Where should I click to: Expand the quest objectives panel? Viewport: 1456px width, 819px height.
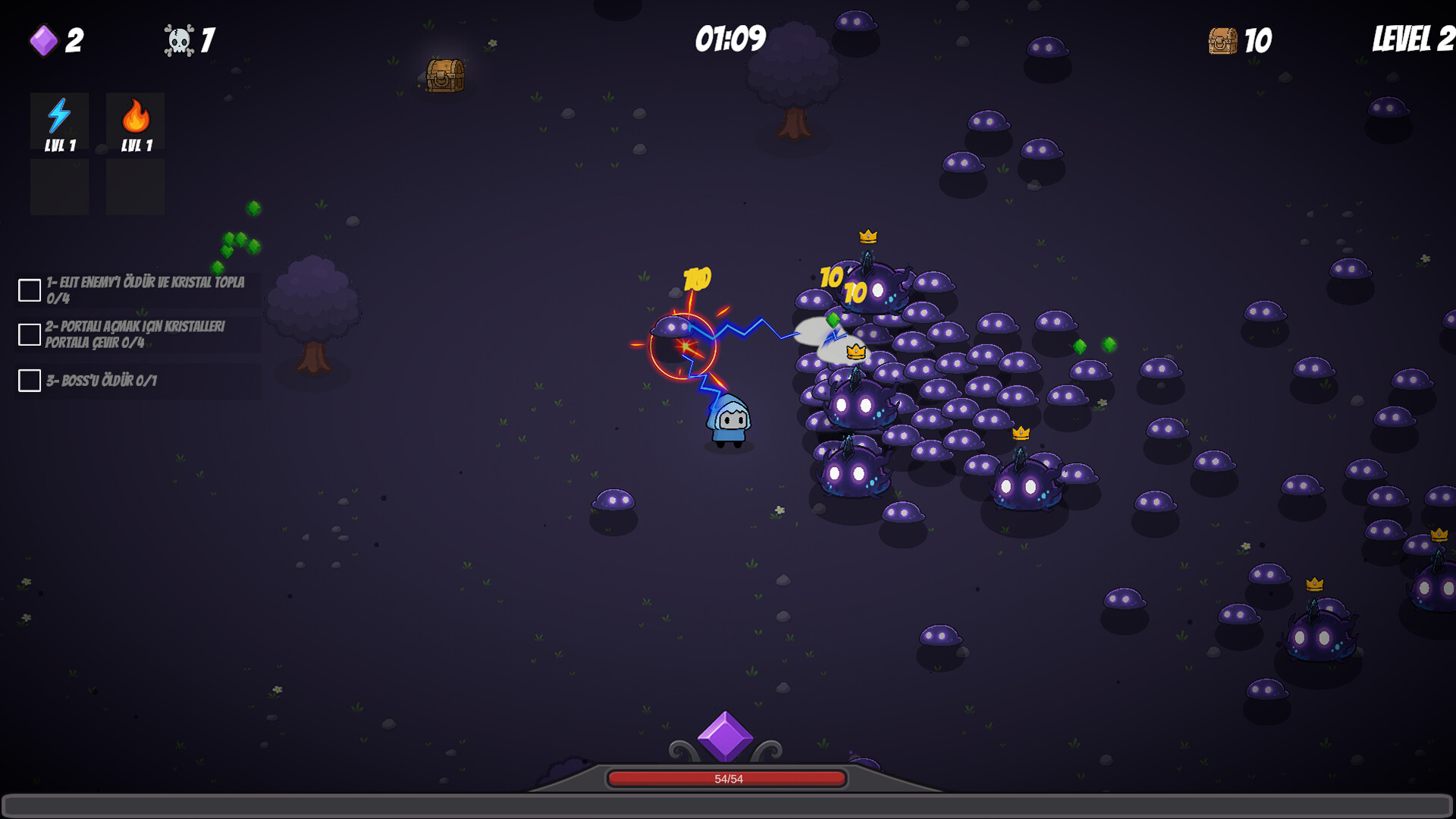click(136, 334)
